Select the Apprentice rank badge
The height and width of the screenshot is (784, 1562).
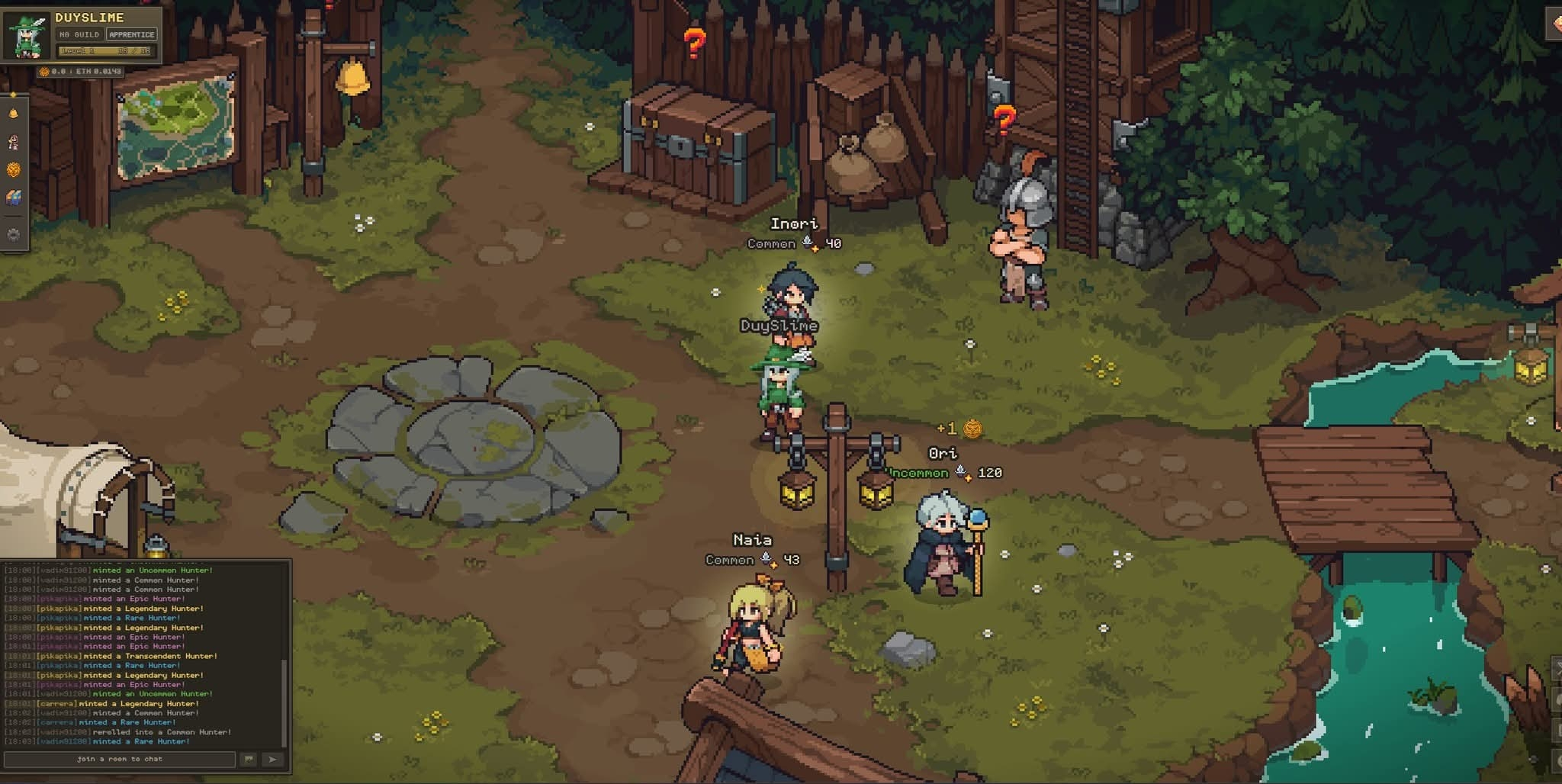click(x=131, y=34)
